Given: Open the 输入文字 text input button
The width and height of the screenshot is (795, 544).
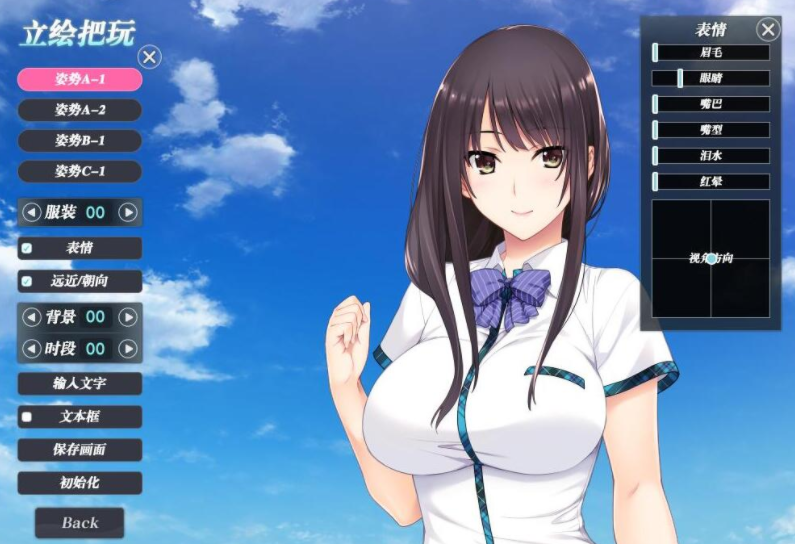Looking at the screenshot, I should point(80,384).
